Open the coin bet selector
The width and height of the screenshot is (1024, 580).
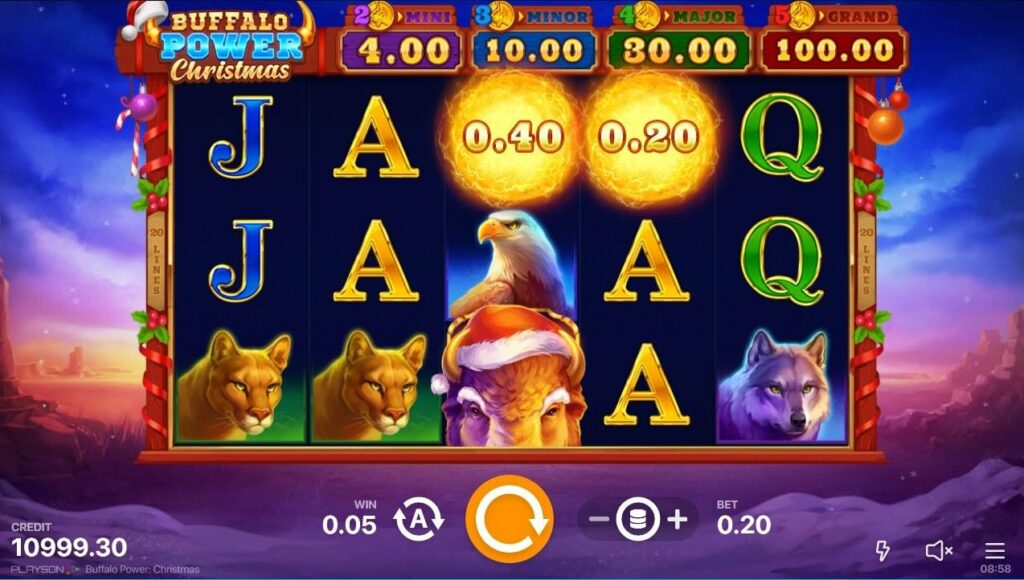click(638, 520)
